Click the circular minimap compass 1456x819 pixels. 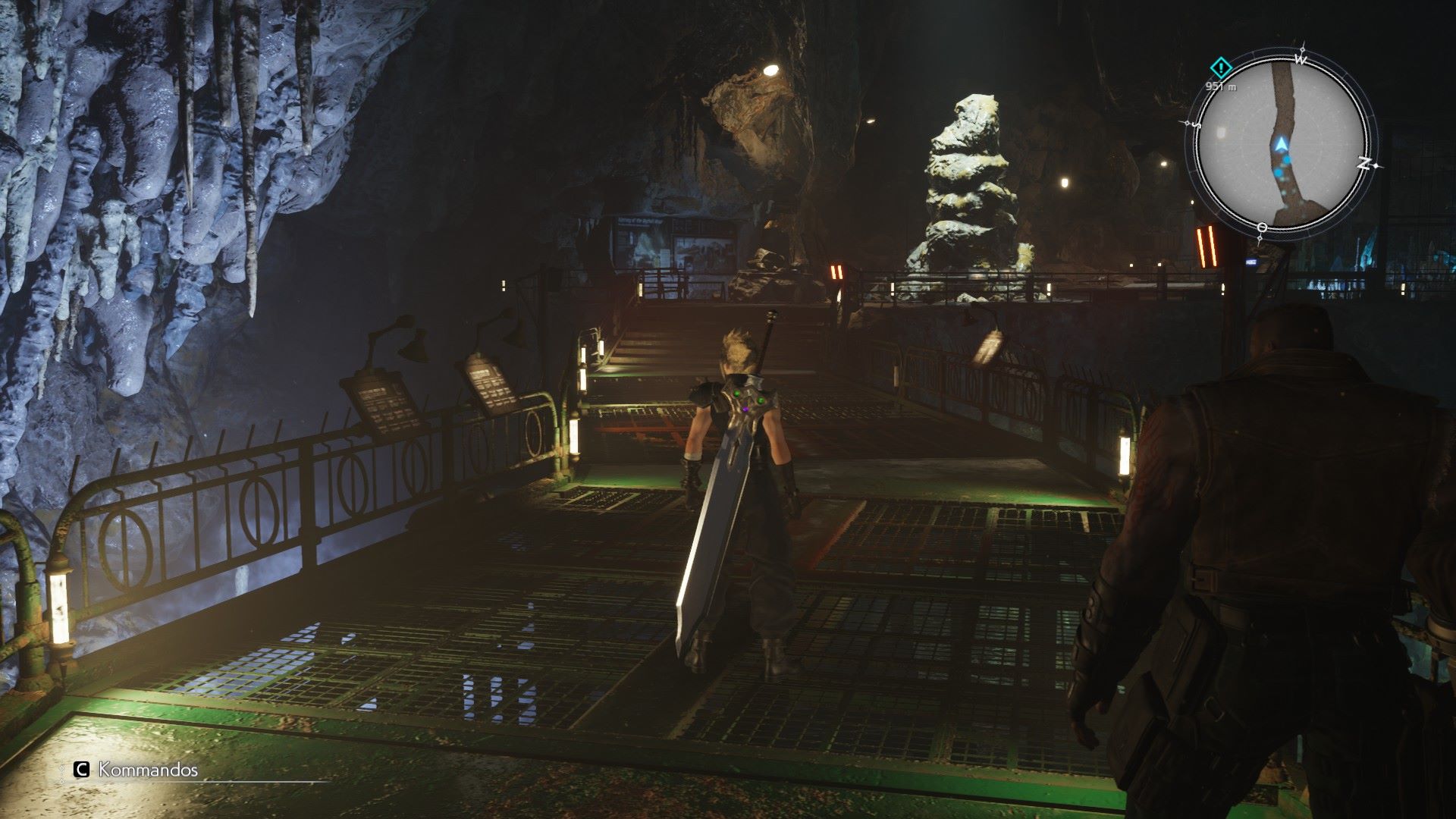(x=1281, y=144)
